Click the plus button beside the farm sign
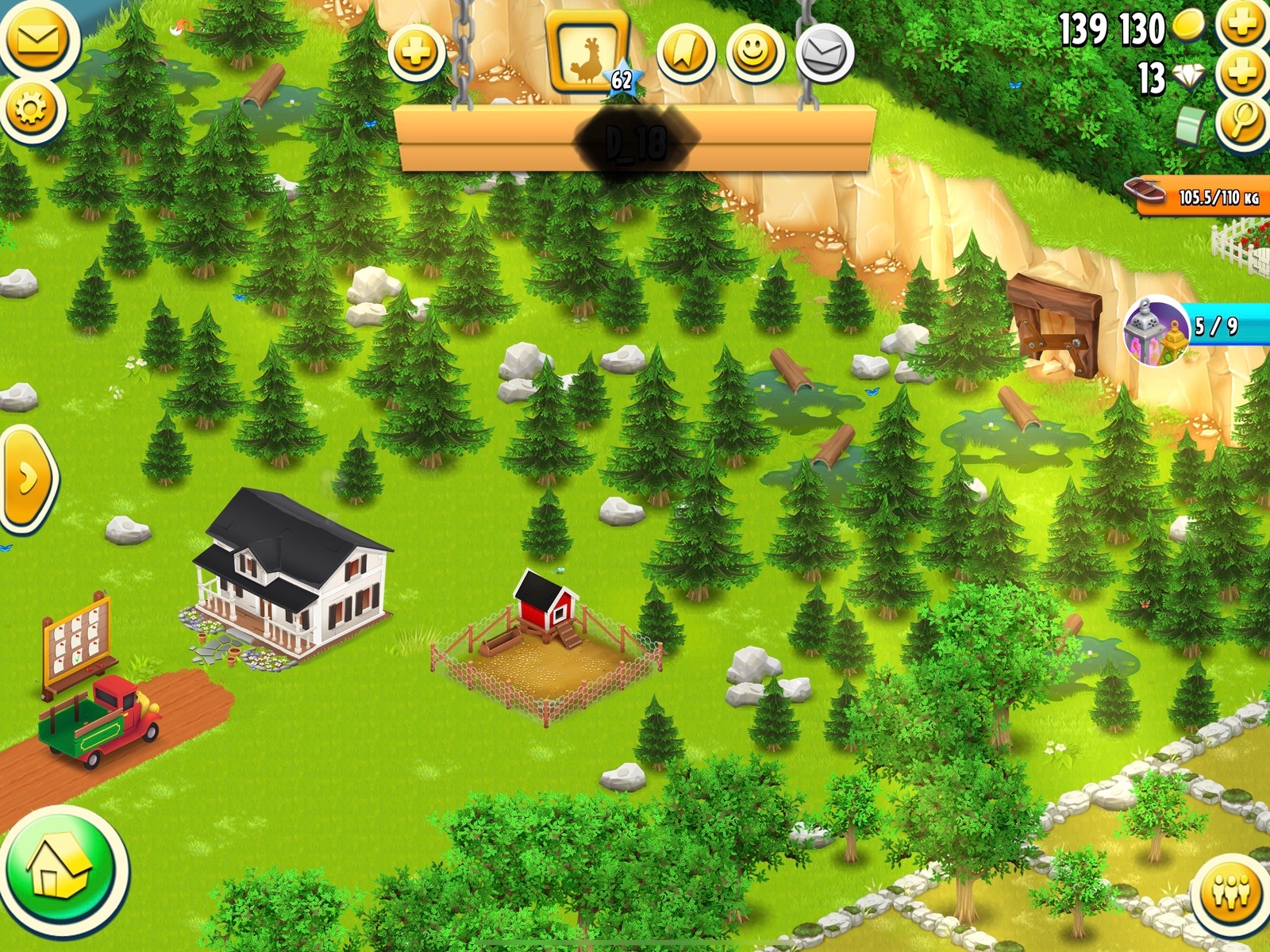Screen dimensions: 1270x952 (416, 53)
